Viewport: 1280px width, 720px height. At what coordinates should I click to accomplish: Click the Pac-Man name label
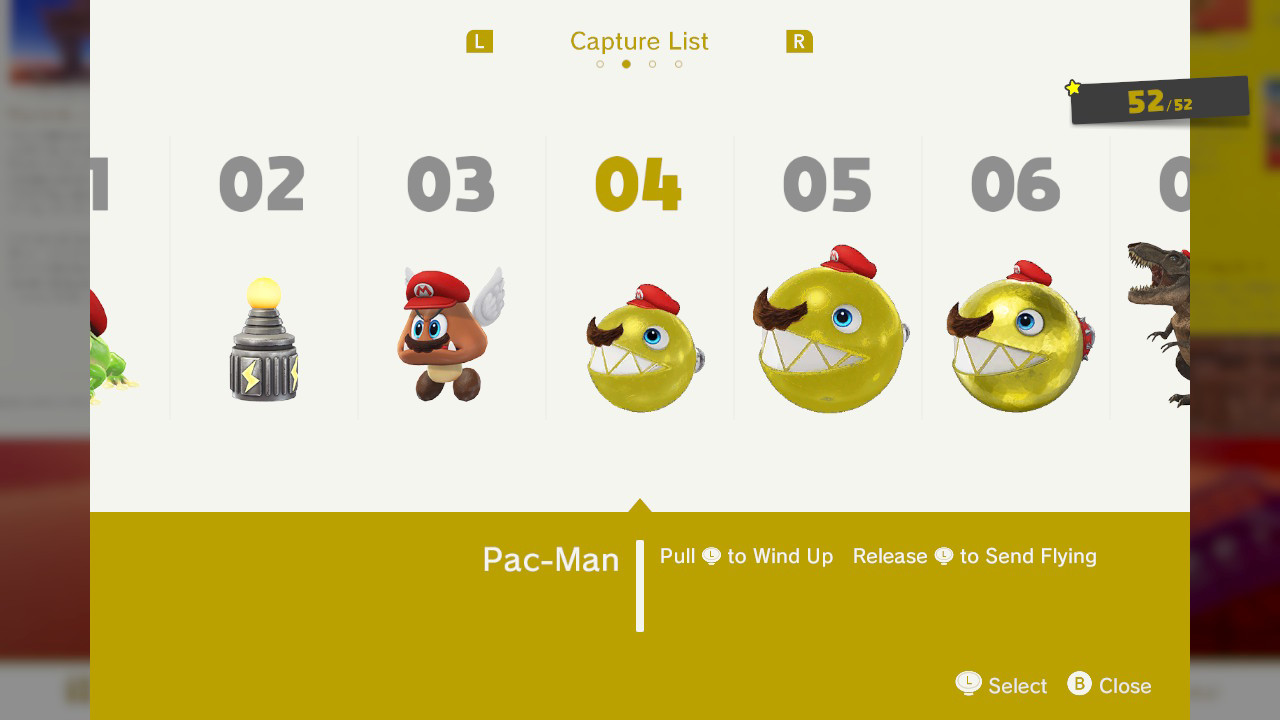coord(549,559)
